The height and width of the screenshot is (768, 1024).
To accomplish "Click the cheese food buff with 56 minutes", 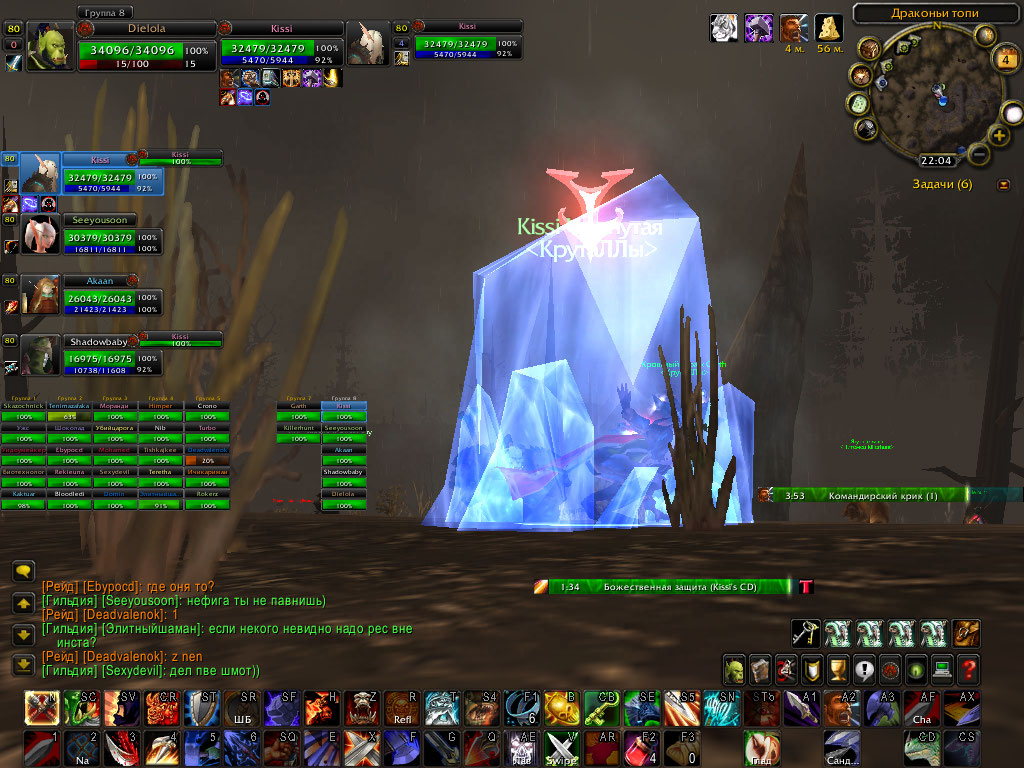I will (828, 28).
